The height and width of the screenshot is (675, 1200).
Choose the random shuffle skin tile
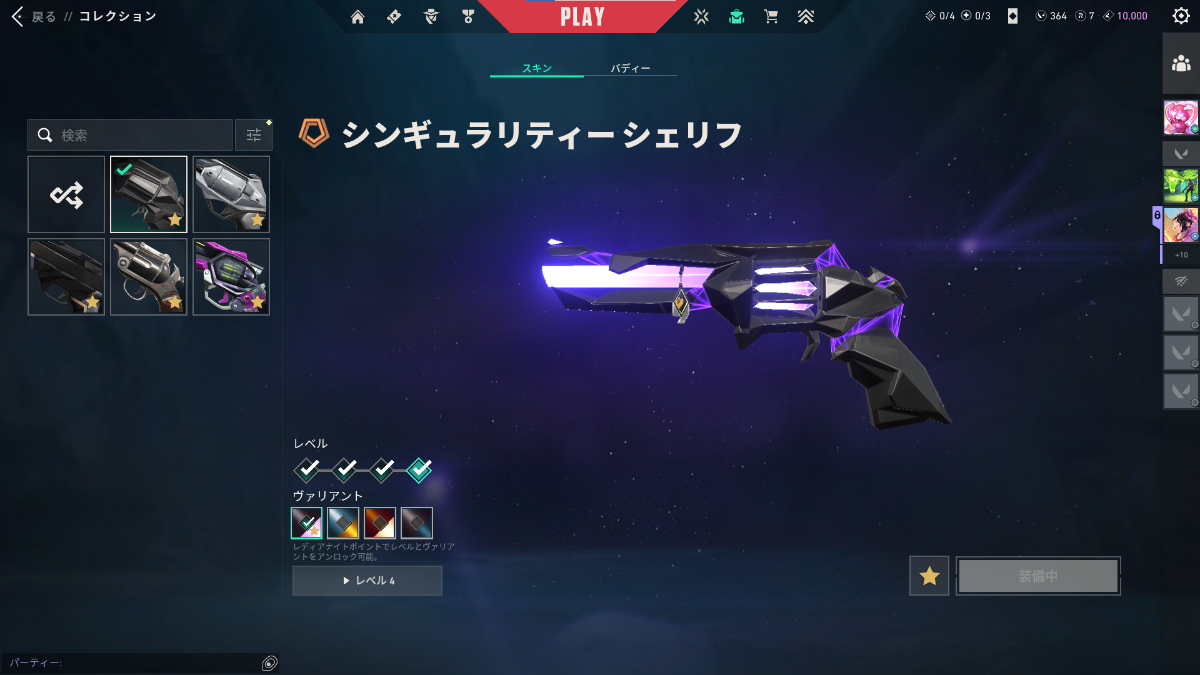pyautogui.click(x=66, y=194)
